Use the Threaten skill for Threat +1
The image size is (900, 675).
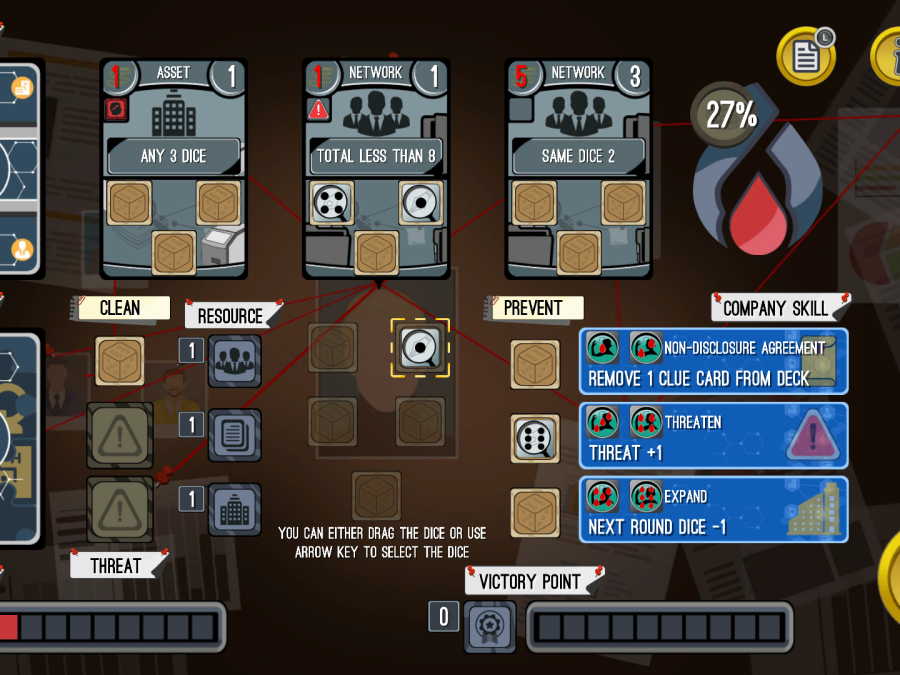tap(714, 436)
